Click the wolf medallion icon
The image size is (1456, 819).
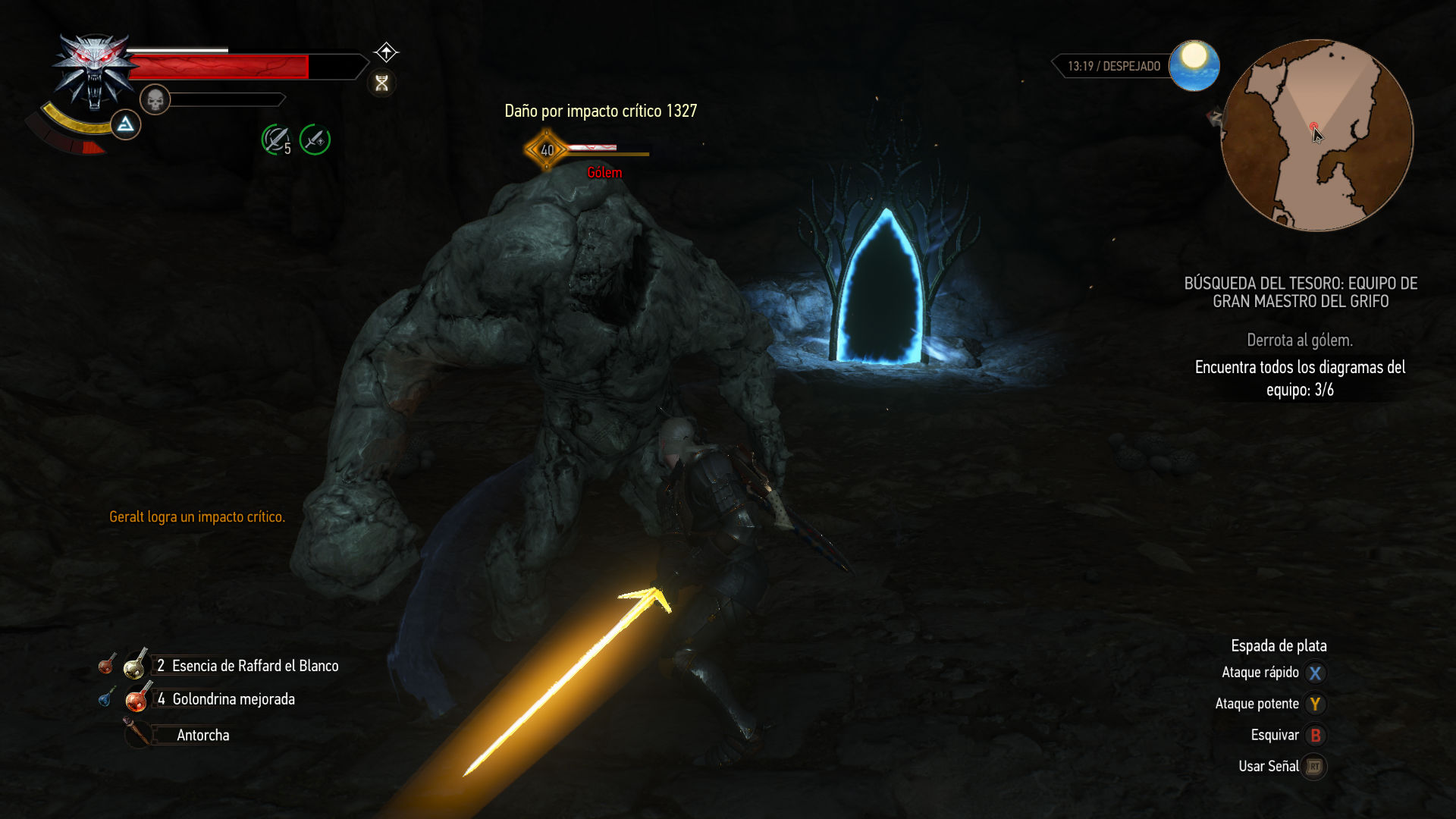click(x=94, y=71)
